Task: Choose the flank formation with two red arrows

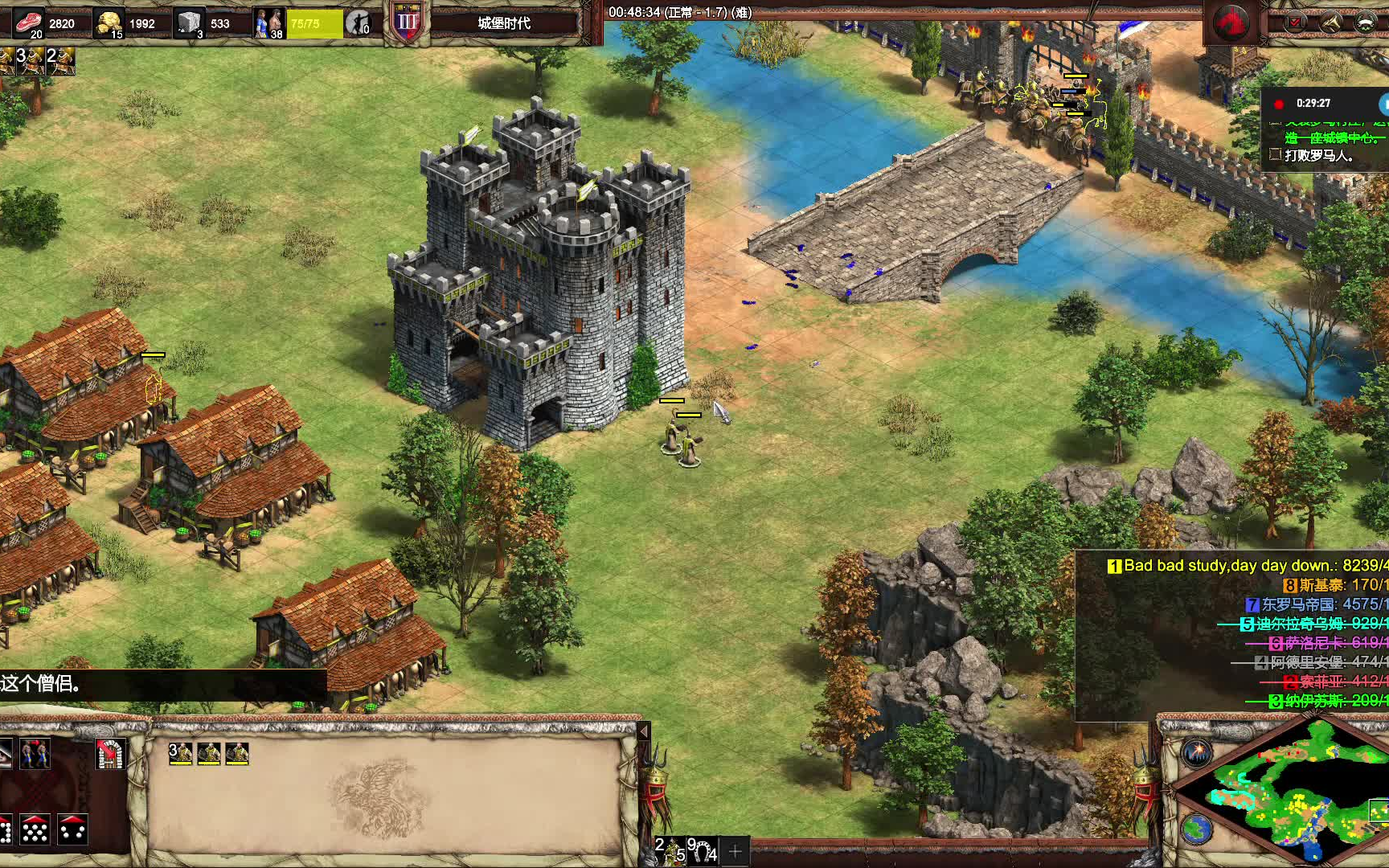Action: tap(72, 829)
